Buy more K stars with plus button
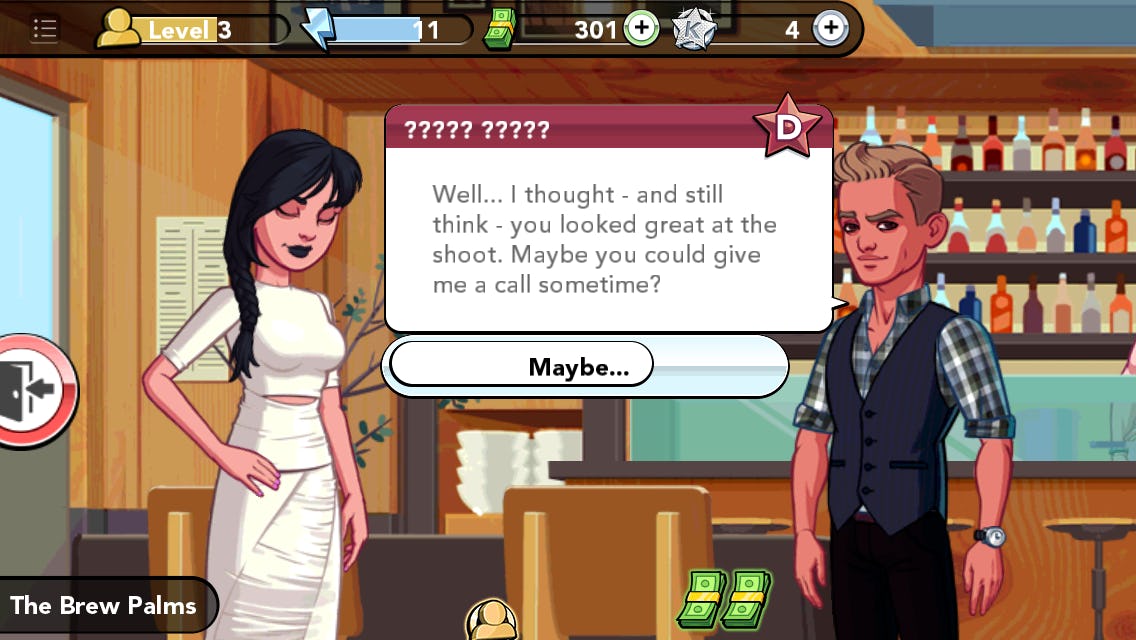Screen dimensions: 1136x640 pyautogui.click(x=830, y=30)
